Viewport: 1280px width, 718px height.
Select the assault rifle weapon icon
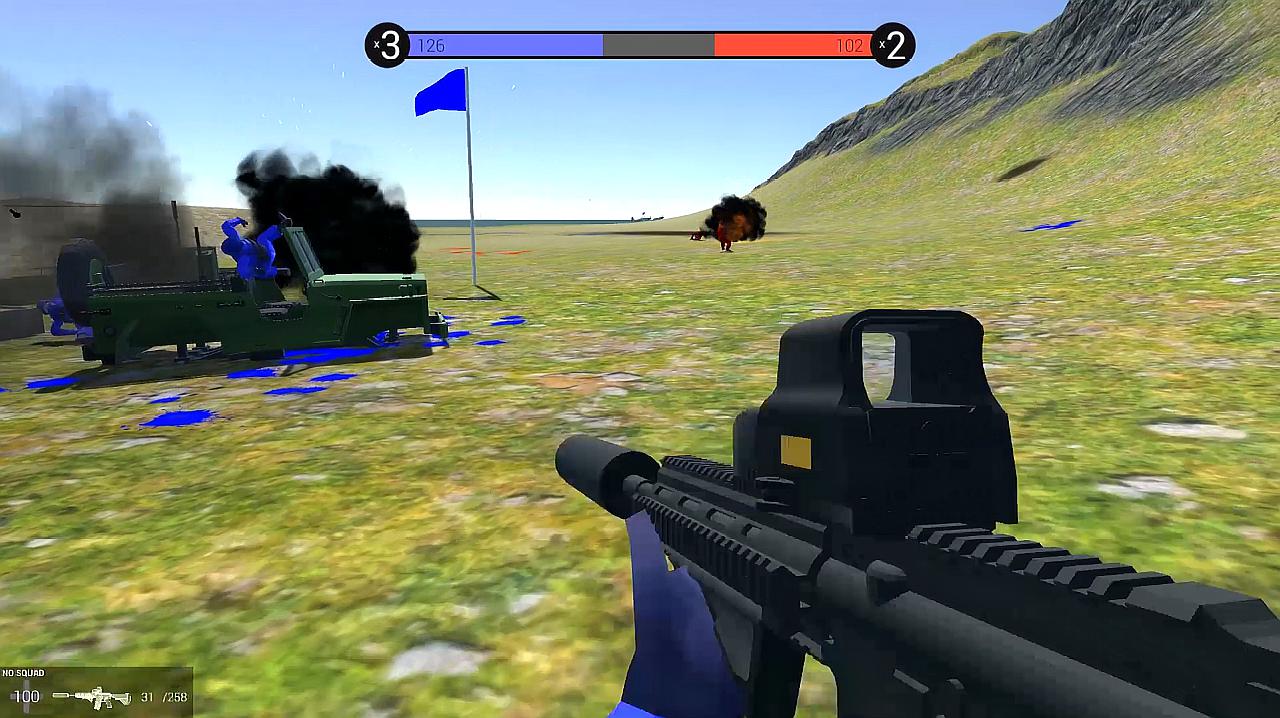(x=92, y=697)
